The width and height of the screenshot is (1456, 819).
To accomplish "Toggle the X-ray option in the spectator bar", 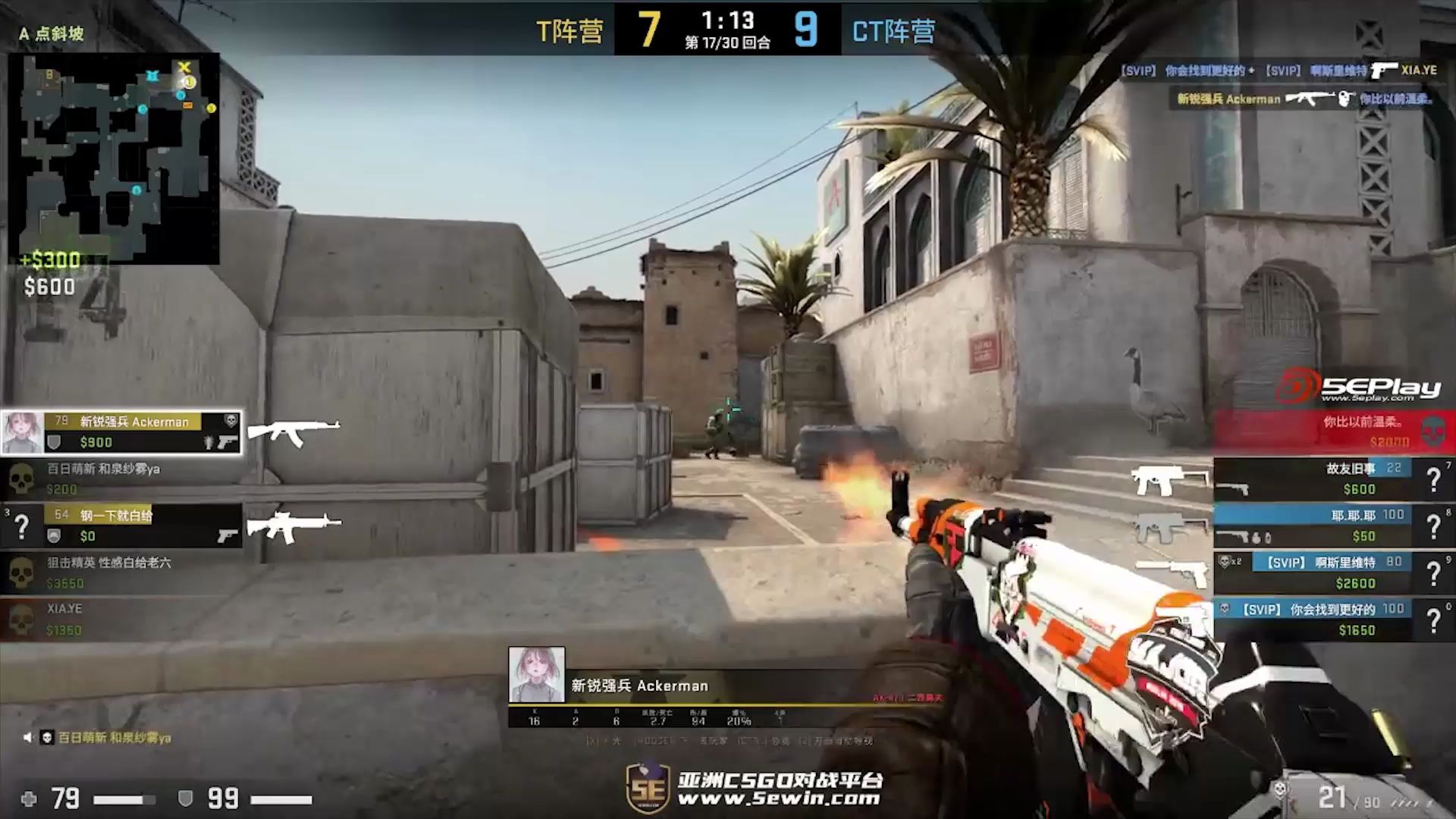I will tap(590, 741).
